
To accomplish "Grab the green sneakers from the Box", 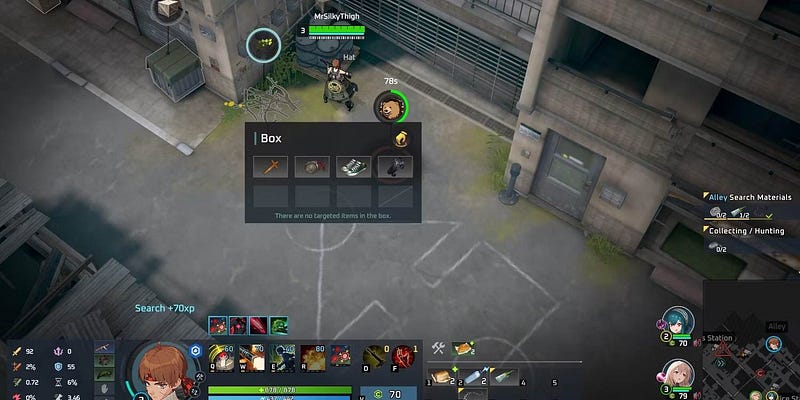I will (x=353, y=167).
